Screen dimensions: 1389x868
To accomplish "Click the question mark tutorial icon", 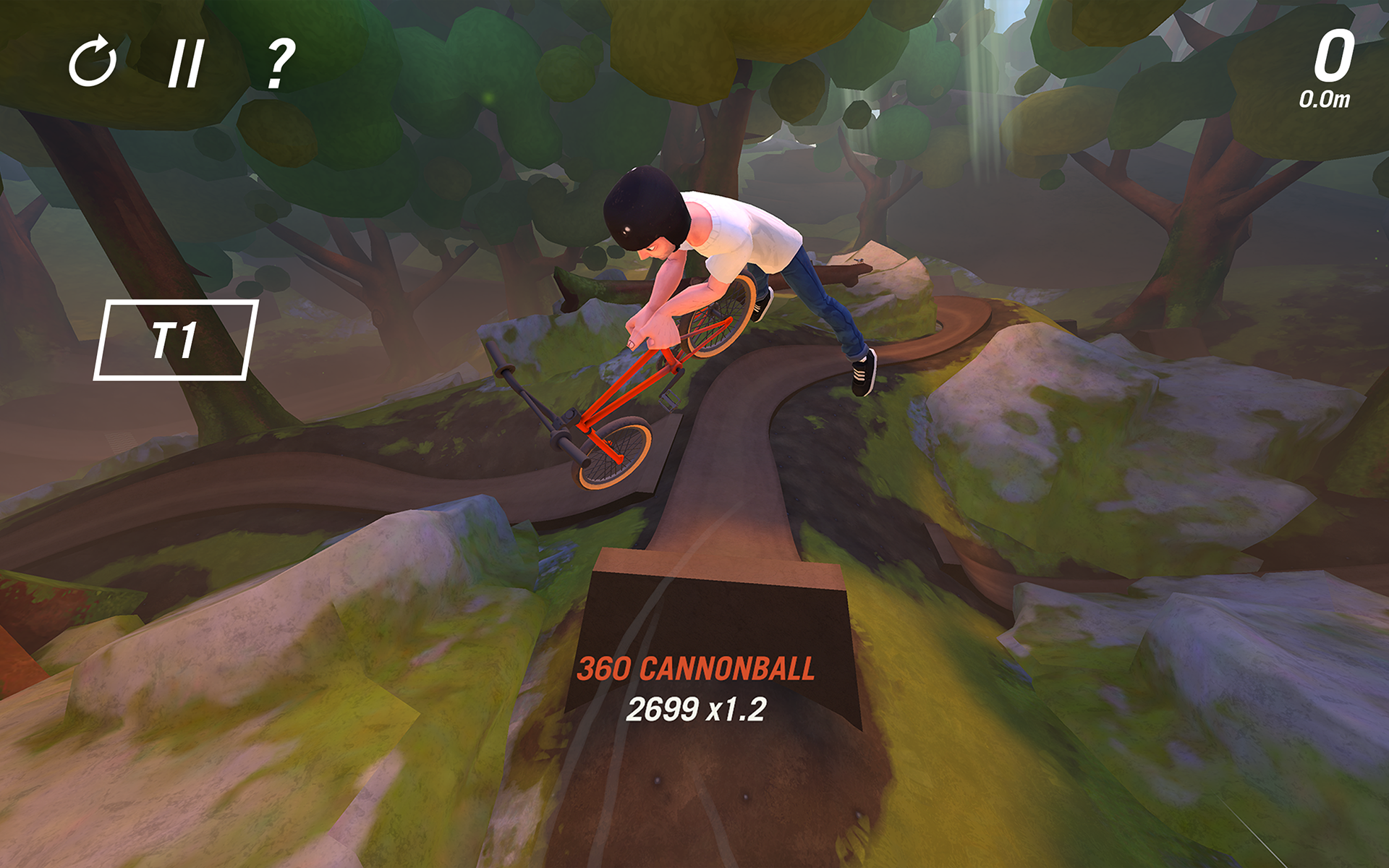I will coord(281,65).
